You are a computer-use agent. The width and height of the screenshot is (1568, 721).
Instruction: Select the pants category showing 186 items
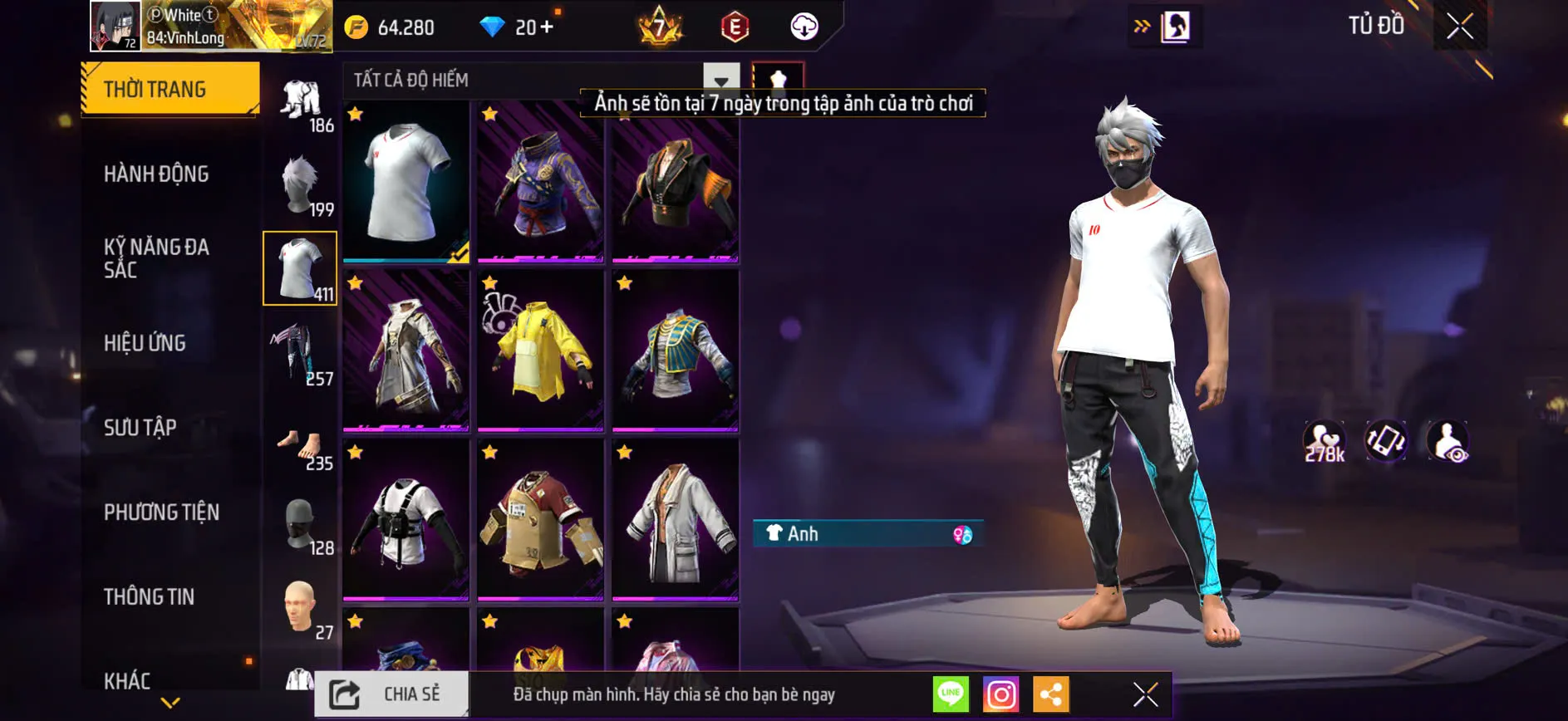pyautogui.click(x=301, y=100)
